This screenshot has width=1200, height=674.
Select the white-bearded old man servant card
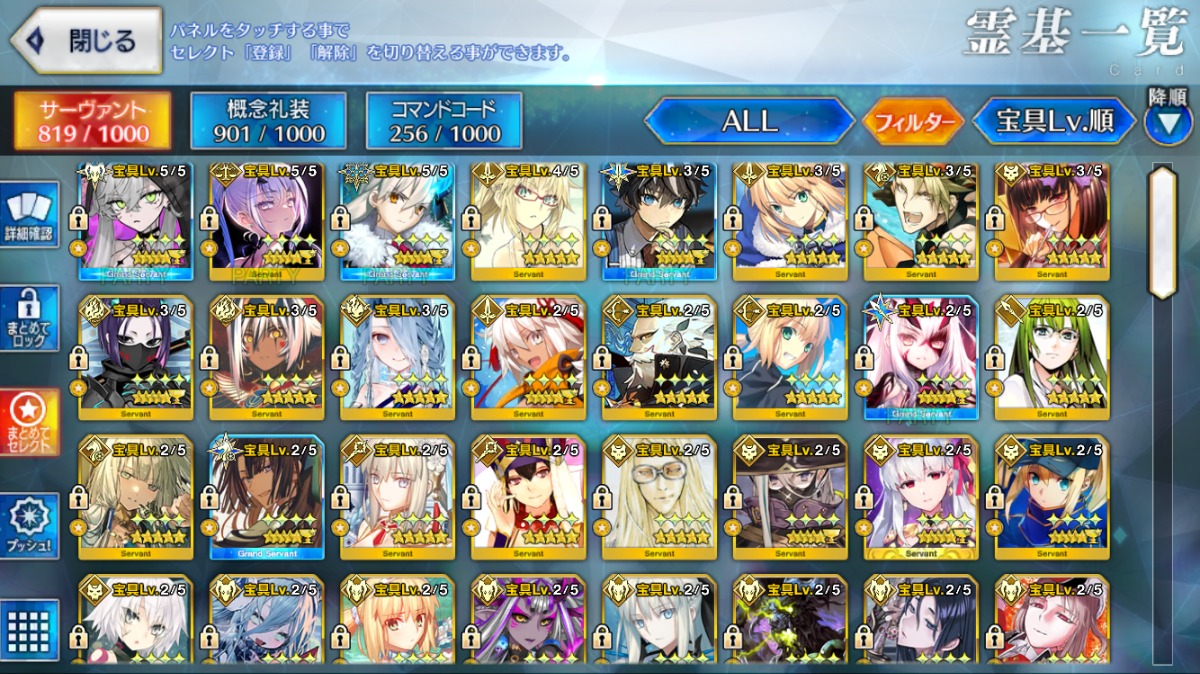tap(659, 358)
